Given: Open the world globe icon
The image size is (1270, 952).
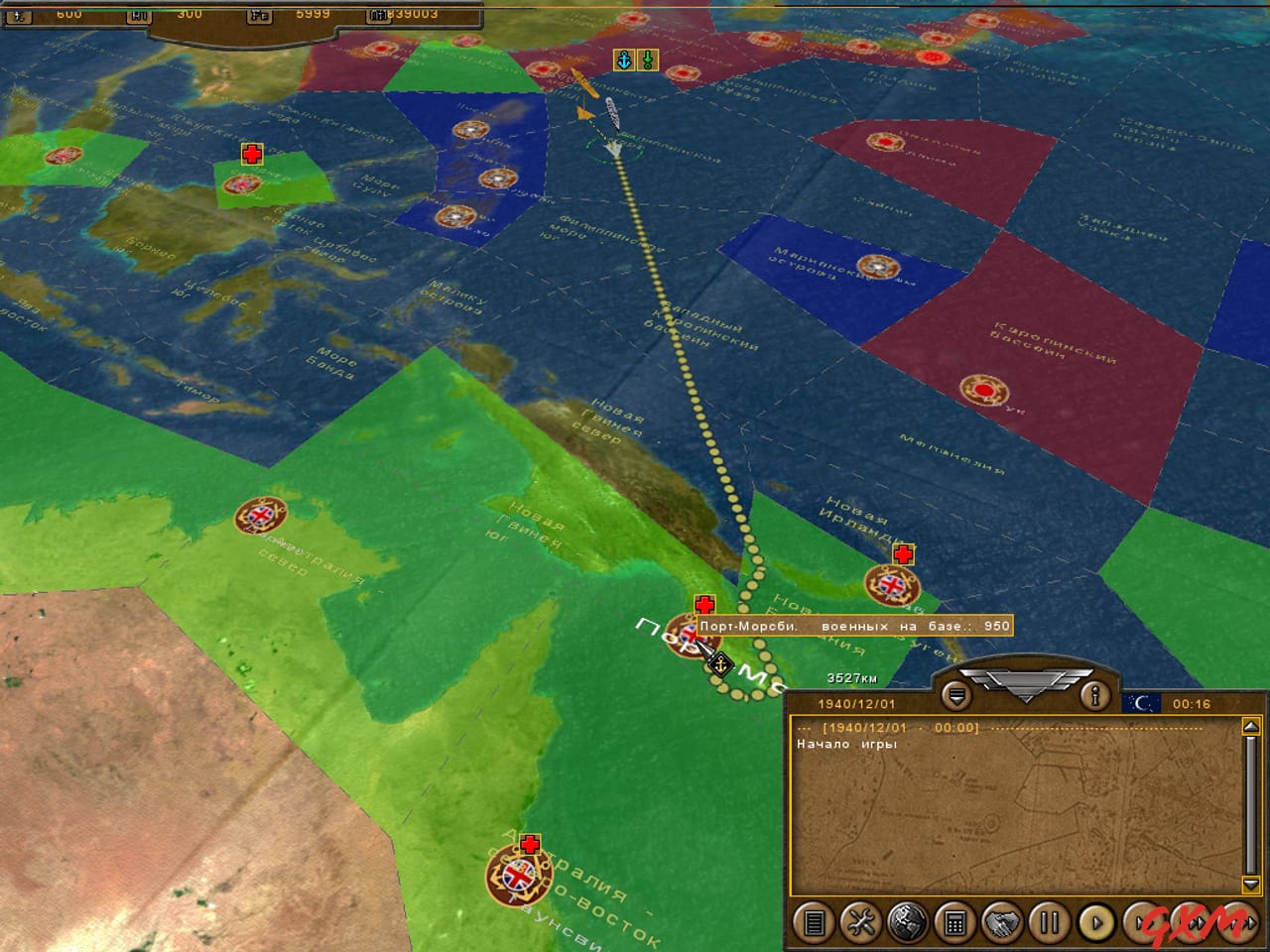Looking at the screenshot, I should point(905,924).
